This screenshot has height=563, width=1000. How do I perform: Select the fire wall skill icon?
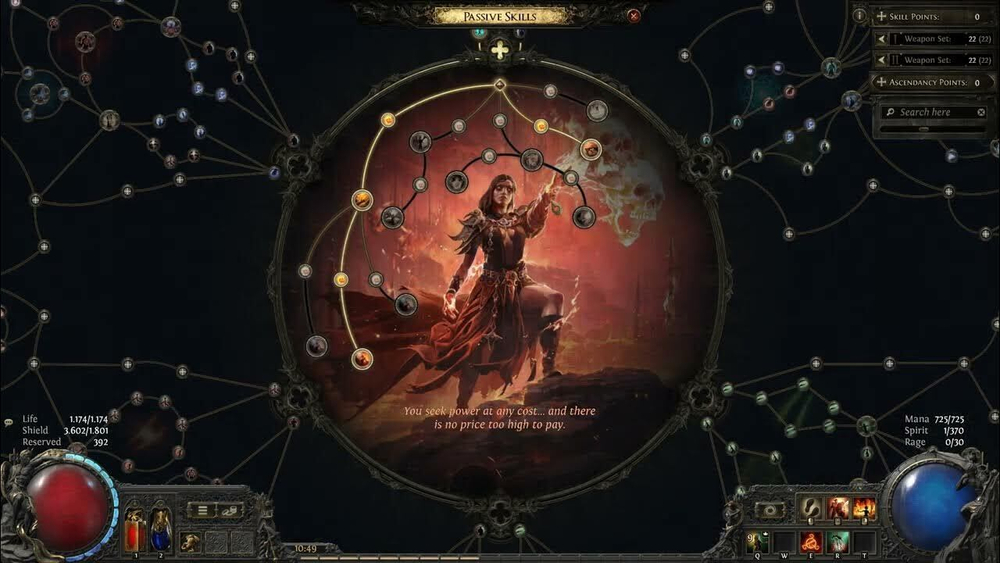tap(864, 509)
